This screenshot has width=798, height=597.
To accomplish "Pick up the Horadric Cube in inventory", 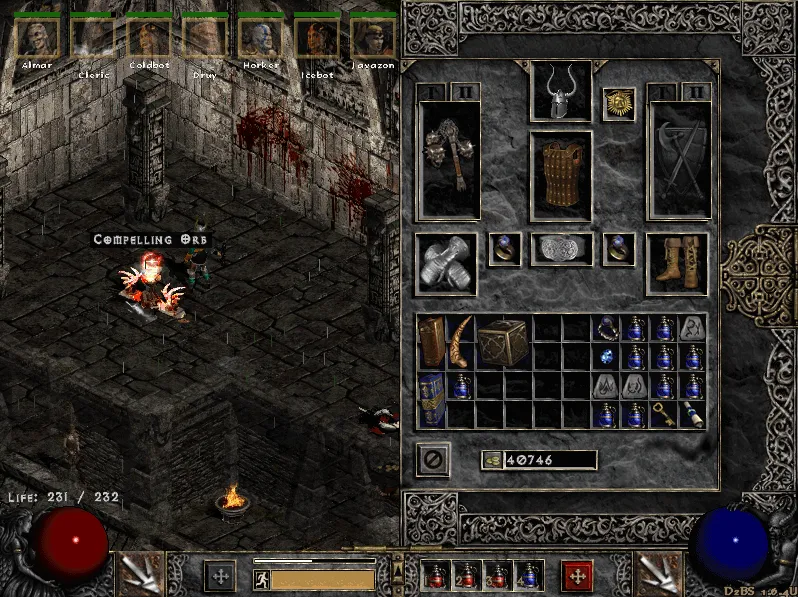I will click(502, 342).
